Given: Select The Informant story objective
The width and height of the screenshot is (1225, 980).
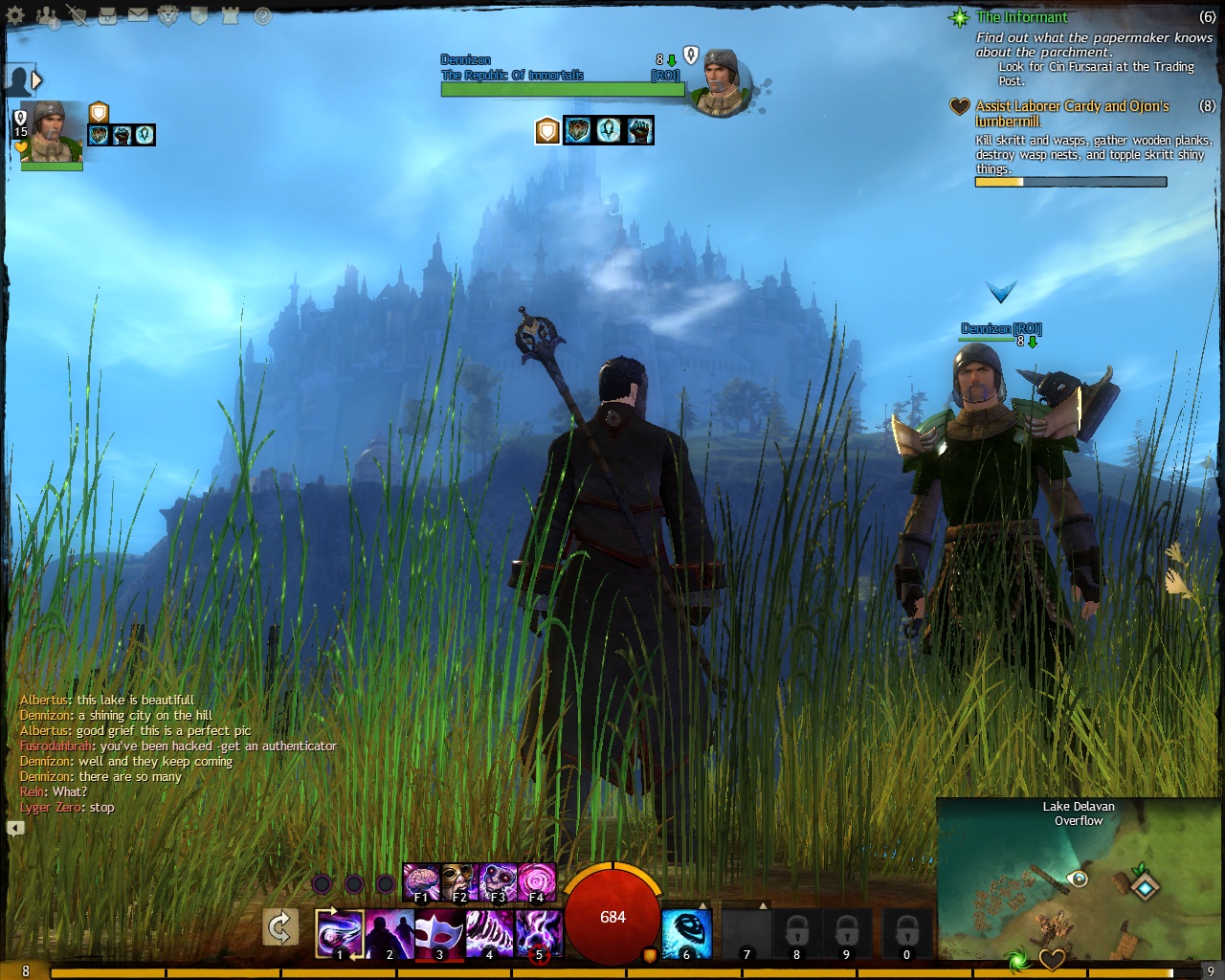Looking at the screenshot, I should coord(1022,17).
